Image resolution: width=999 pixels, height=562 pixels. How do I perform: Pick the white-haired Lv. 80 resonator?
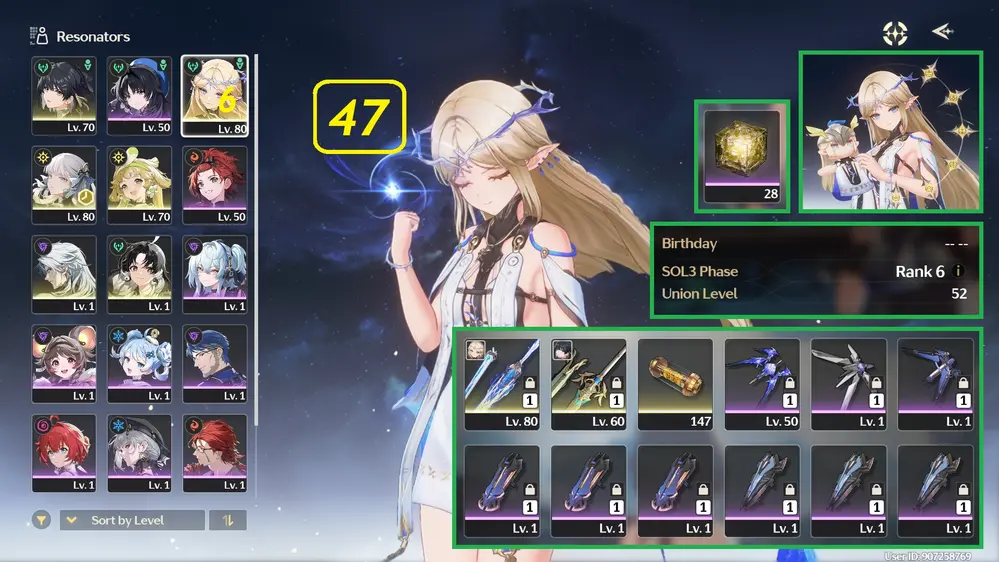pyautogui.click(x=64, y=185)
